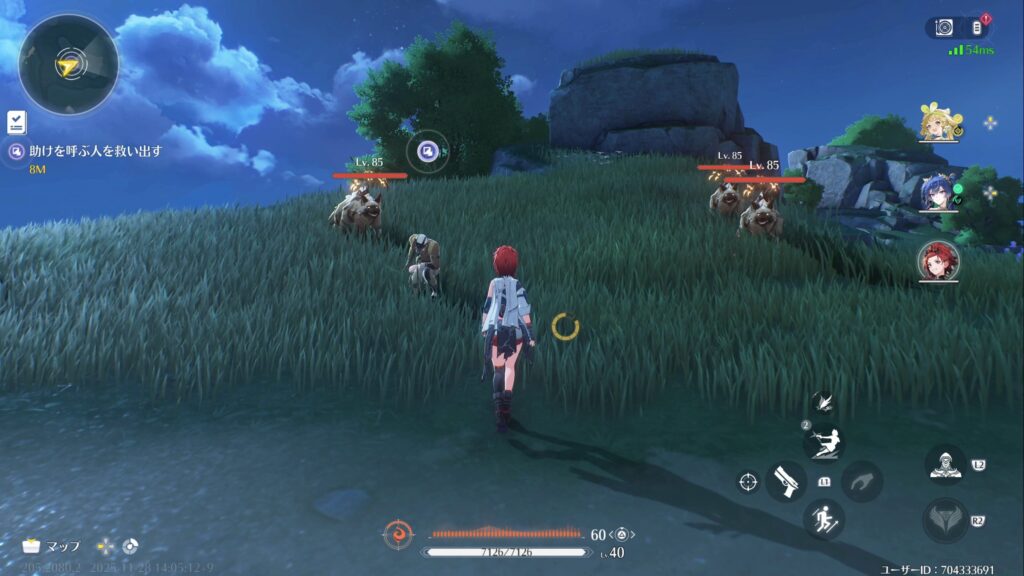Screen dimensions: 1024x576
Task: Click the quest waypoint marker above the hill
Action: click(427, 151)
